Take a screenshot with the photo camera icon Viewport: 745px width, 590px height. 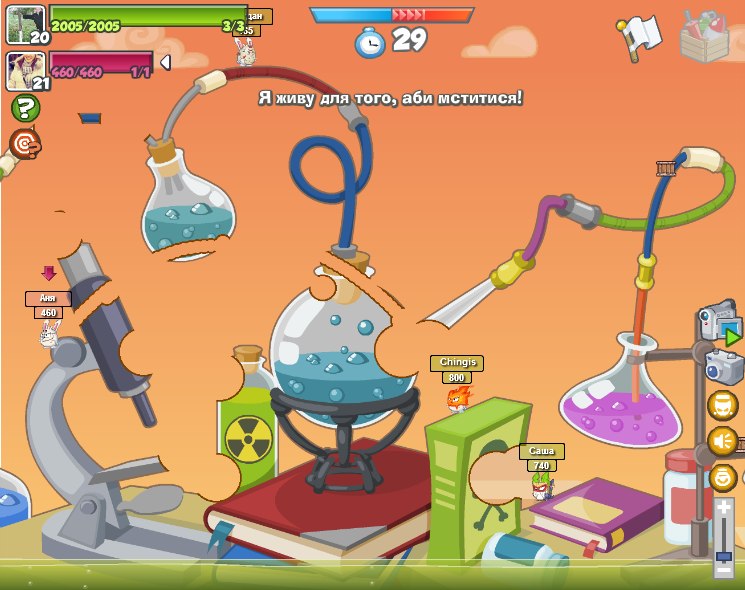[722, 366]
